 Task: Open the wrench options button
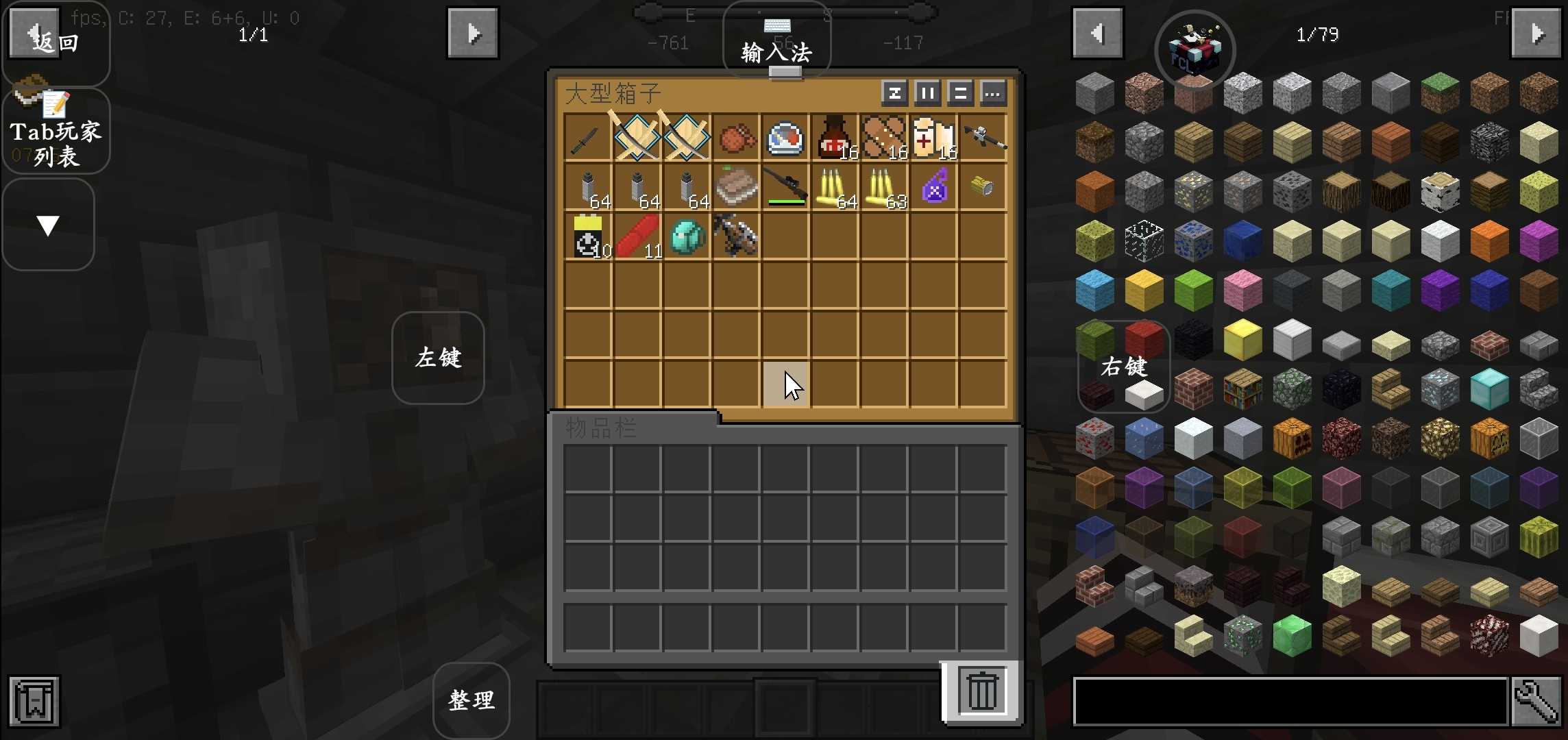1536,701
